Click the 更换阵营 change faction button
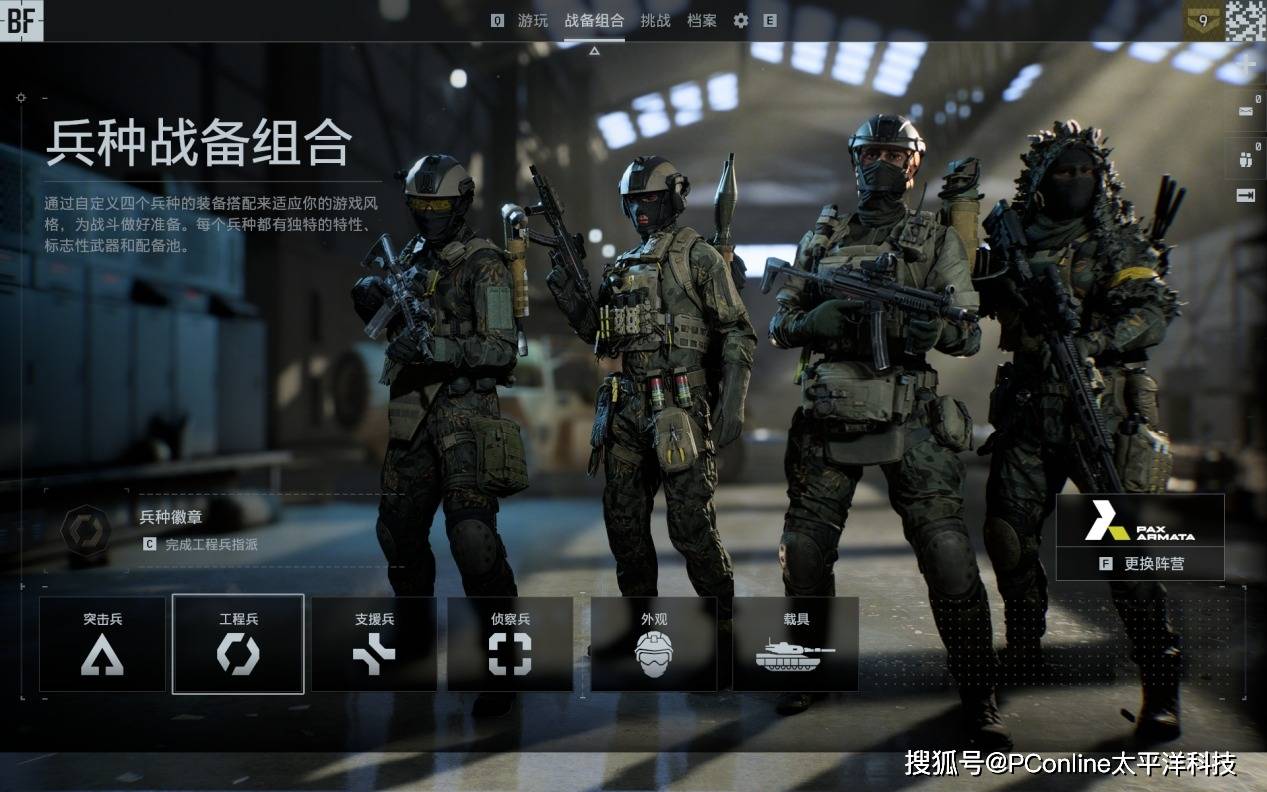Image resolution: width=1267 pixels, height=792 pixels. (x=1141, y=563)
